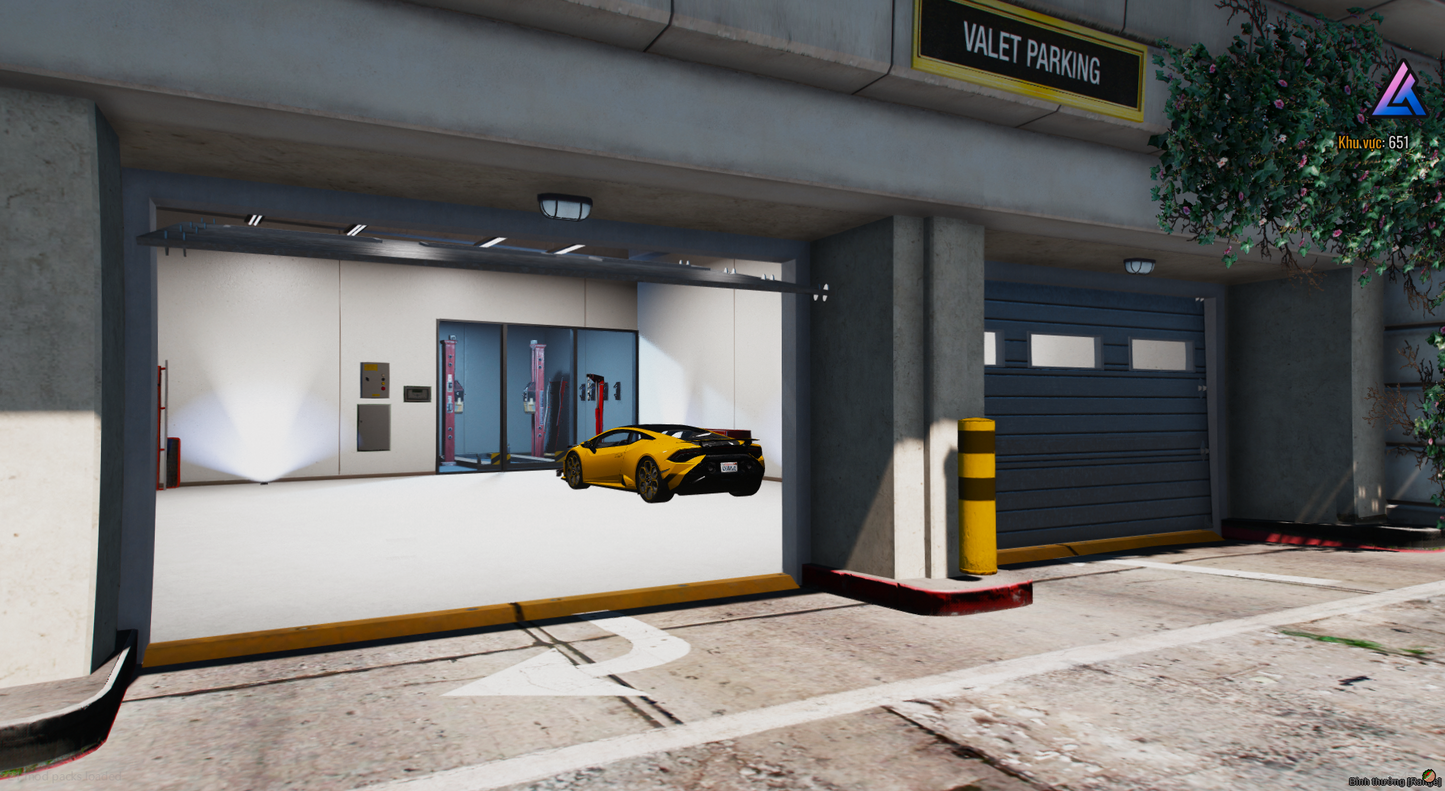Click the voice range indicator icon
Viewport: 1445px width, 791px height.
(1430, 778)
